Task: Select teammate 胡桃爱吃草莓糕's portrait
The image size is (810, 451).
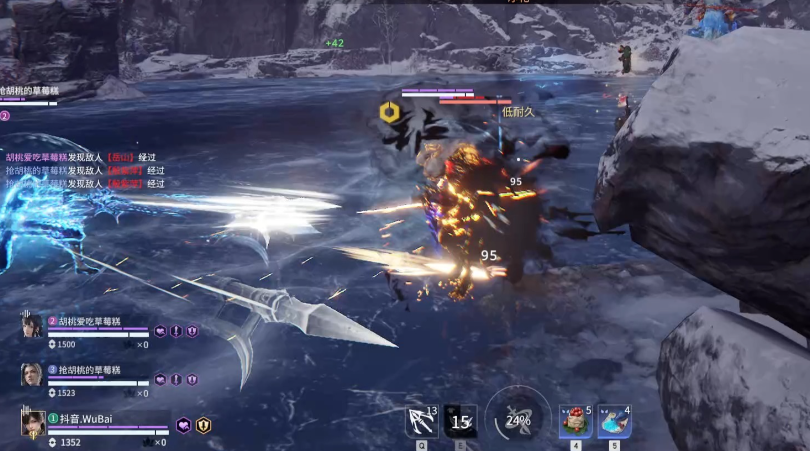Action: coord(32,326)
